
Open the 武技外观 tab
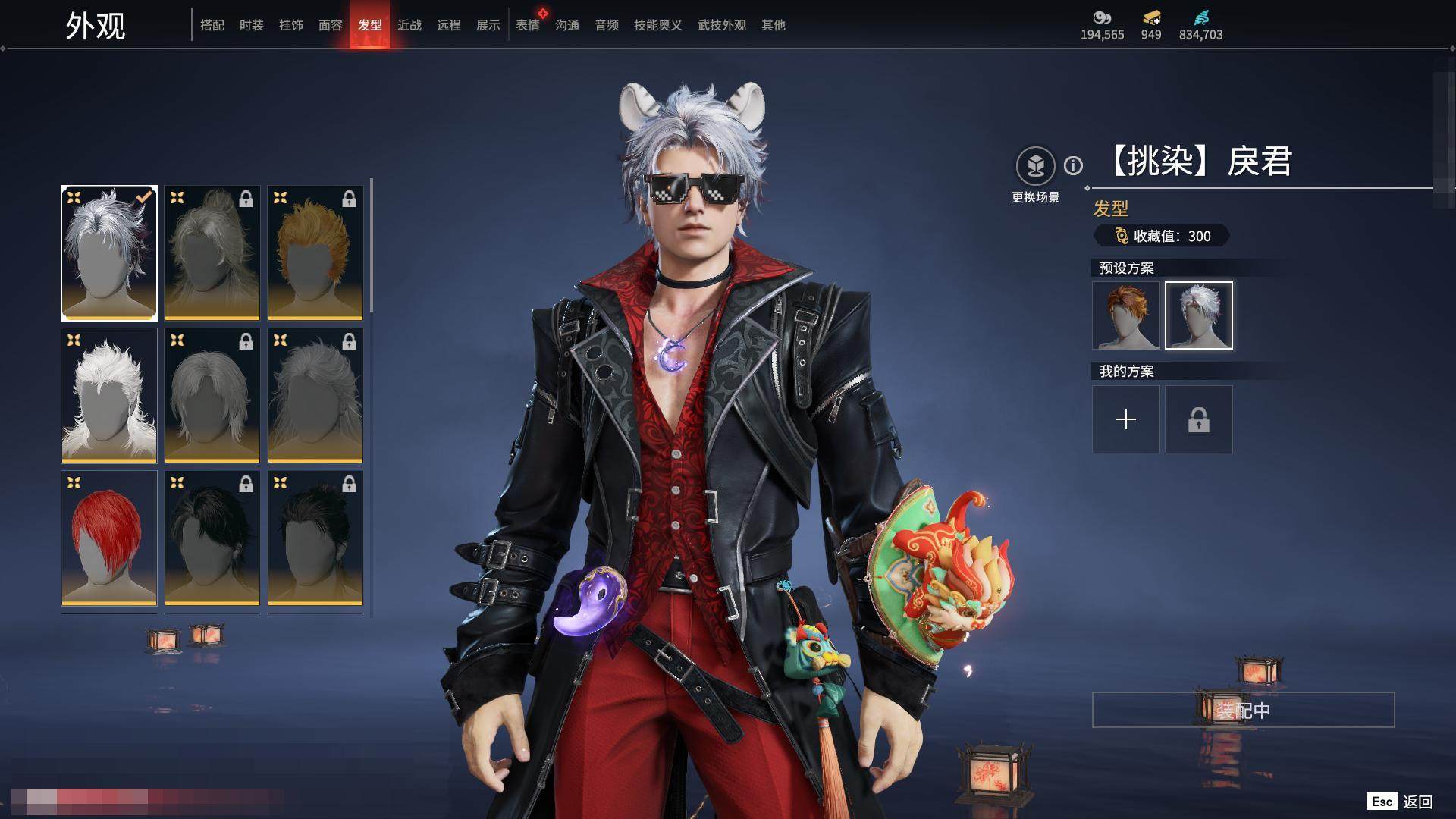(722, 25)
